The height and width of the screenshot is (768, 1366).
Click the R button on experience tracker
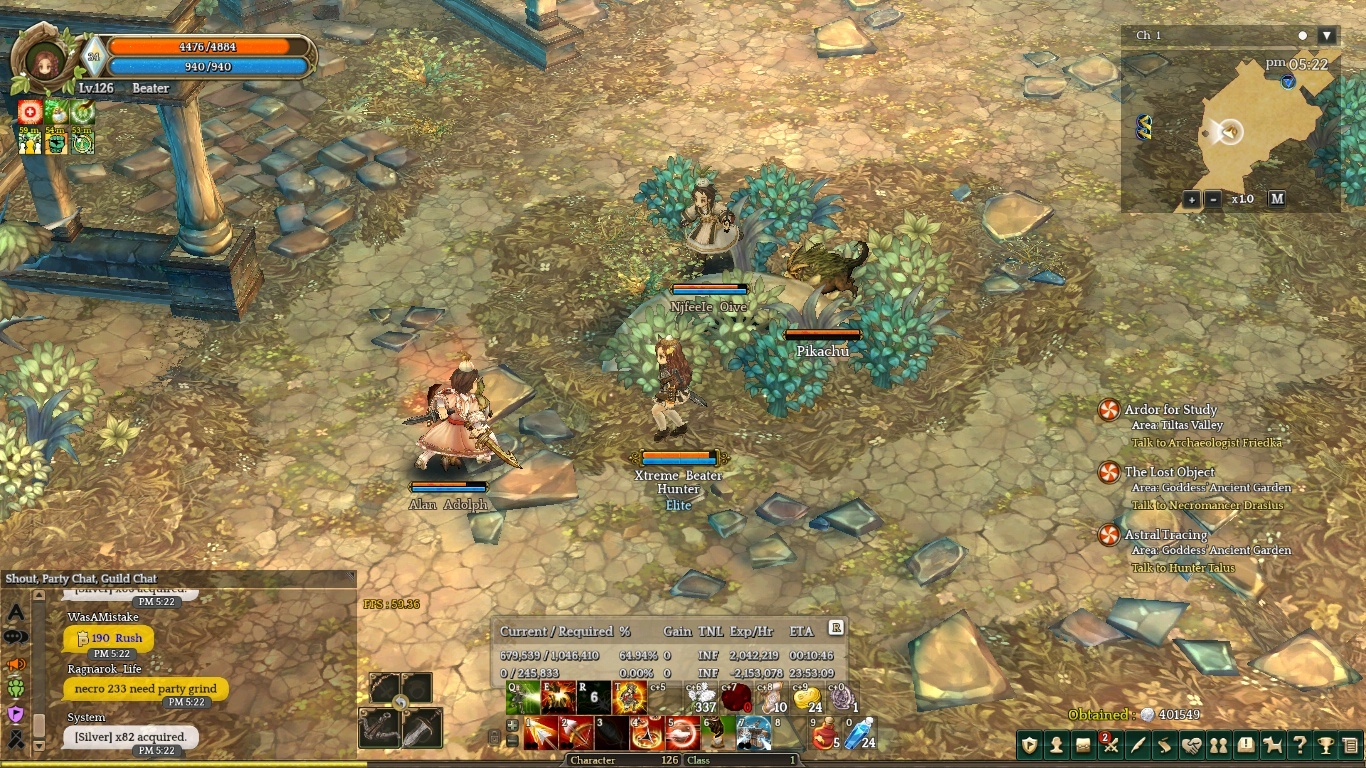coord(836,628)
